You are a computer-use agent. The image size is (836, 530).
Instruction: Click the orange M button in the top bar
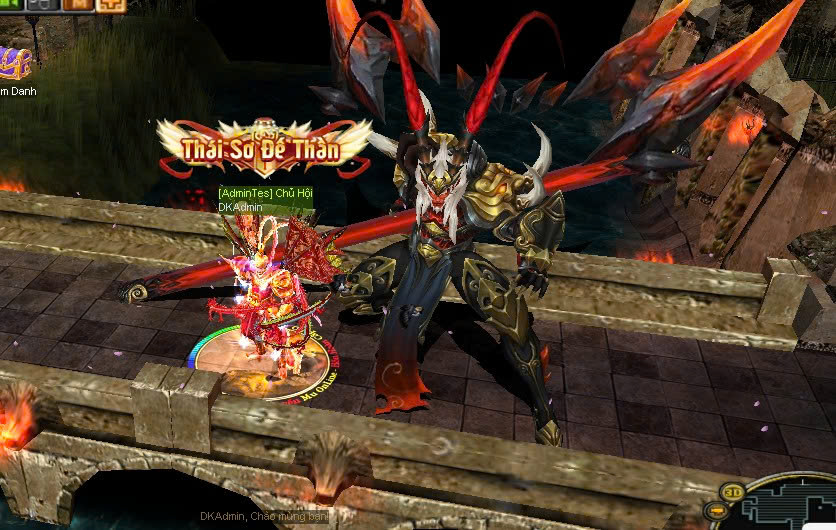(x=77, y=4)
